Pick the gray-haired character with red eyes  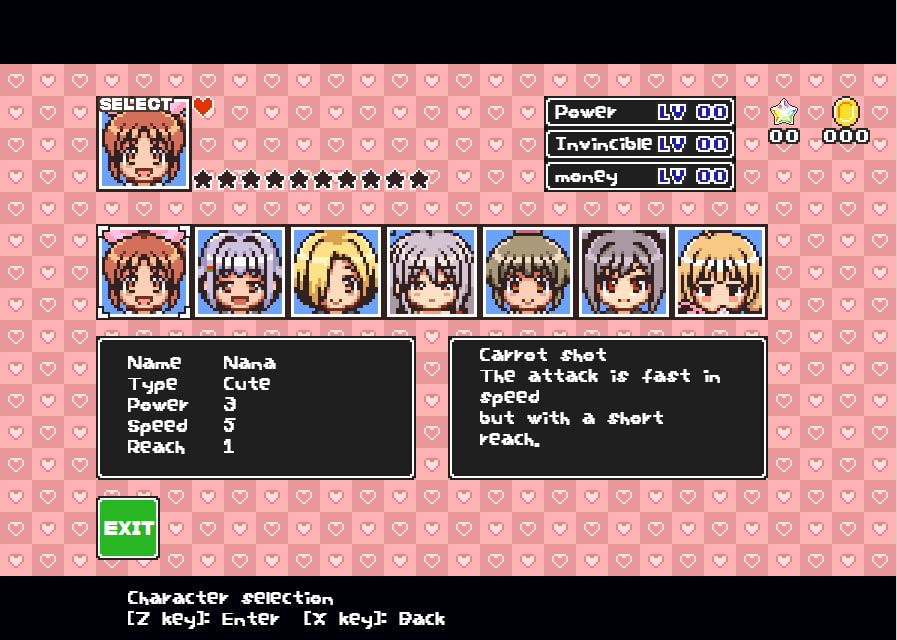coord(624,272)
